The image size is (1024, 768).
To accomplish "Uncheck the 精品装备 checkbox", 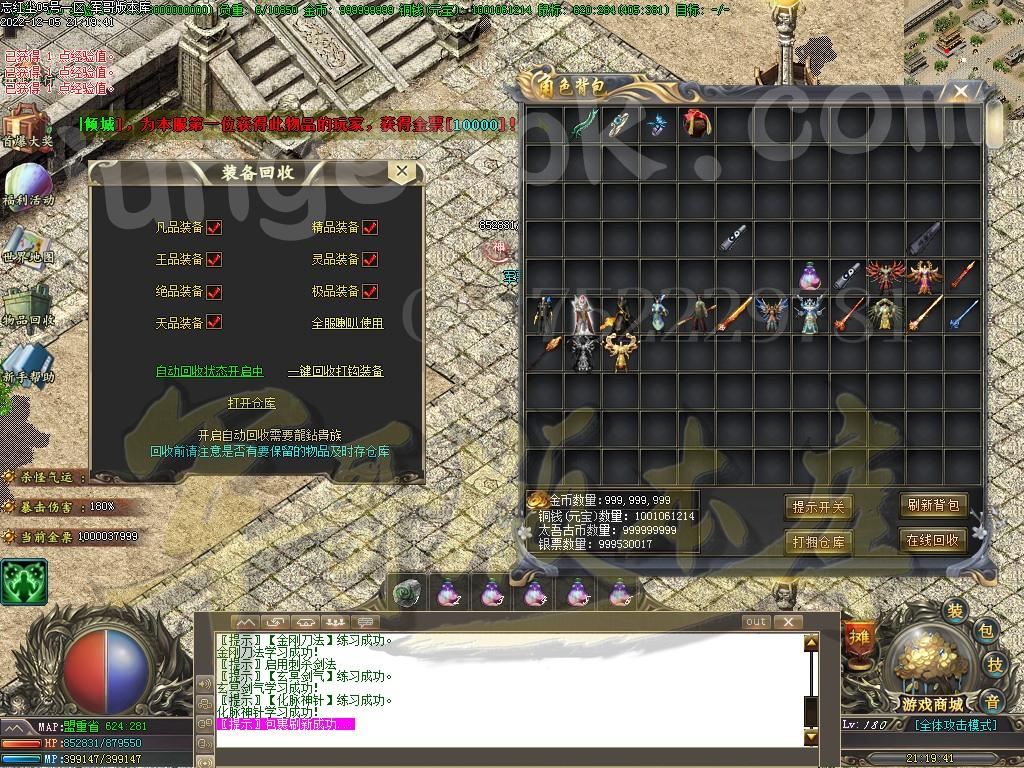I will (x=370, y=228).
